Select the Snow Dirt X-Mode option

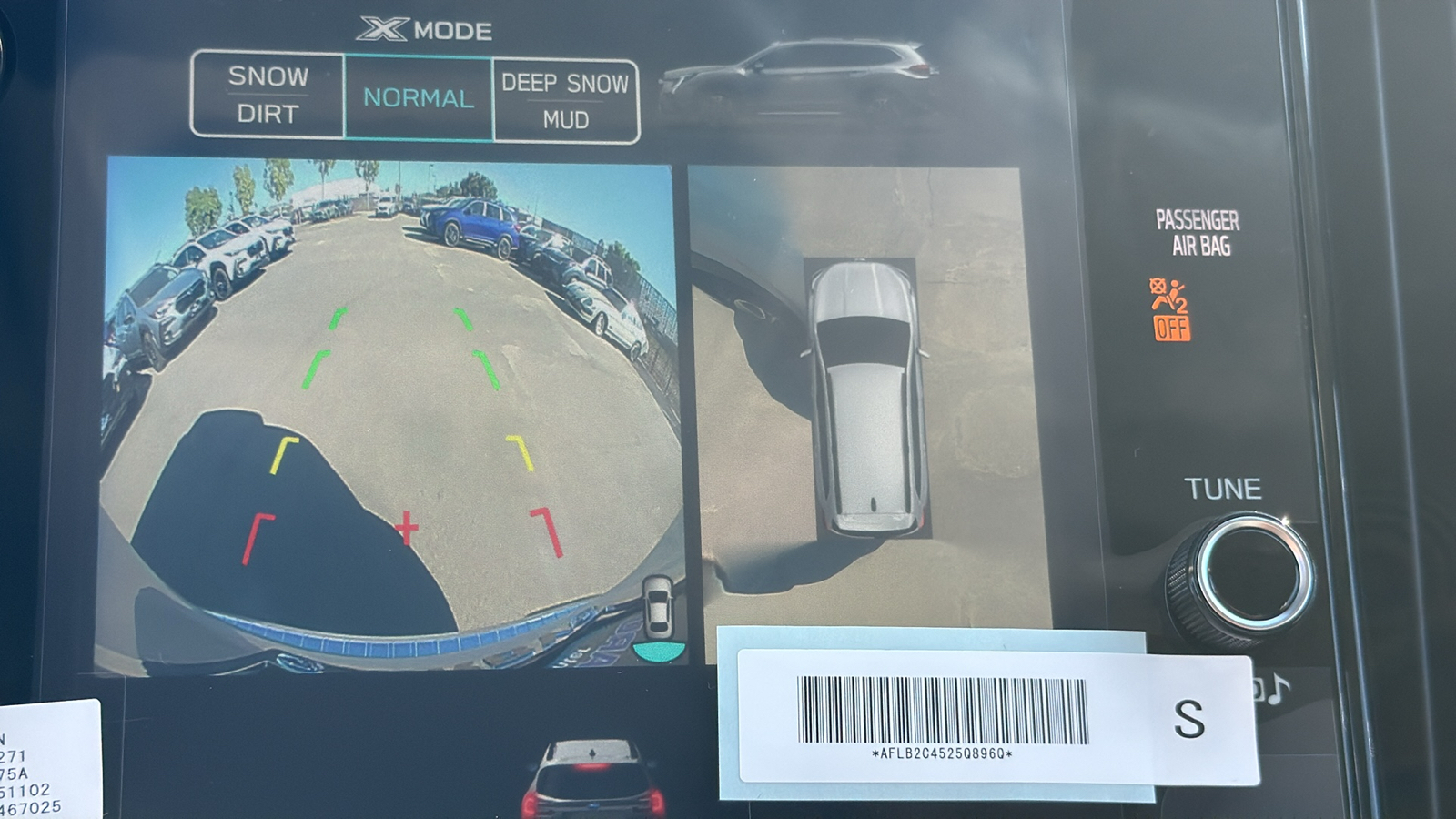click(x=268, y=95)
